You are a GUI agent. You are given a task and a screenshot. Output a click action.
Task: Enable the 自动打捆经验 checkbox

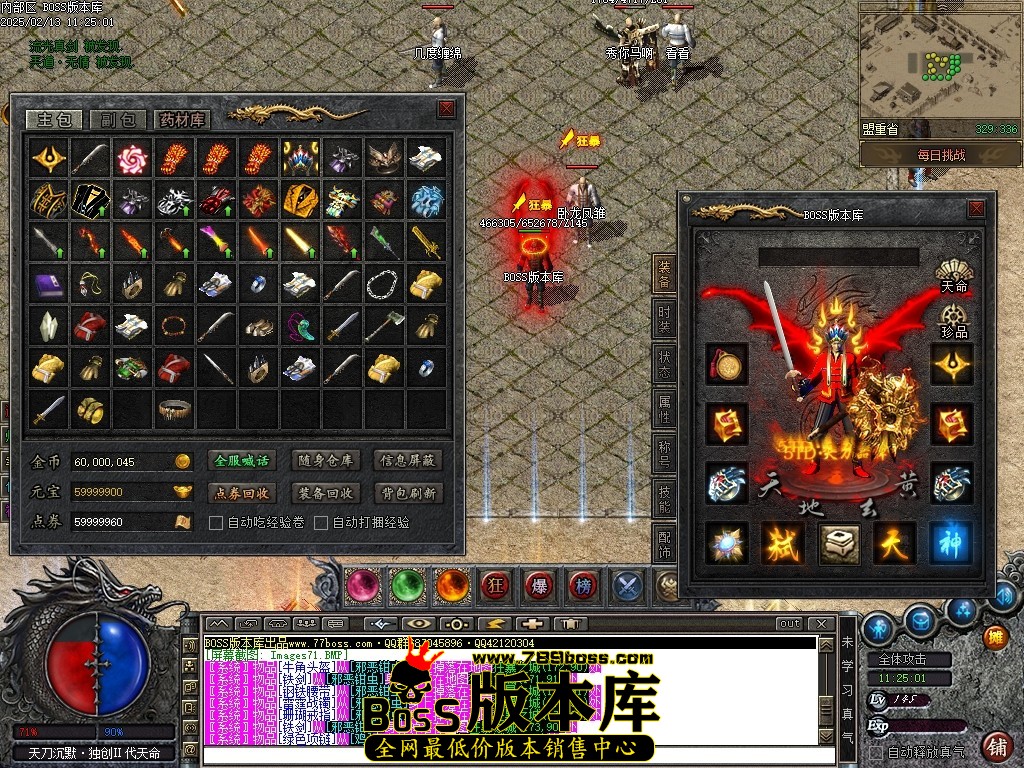tap(321, 523)
